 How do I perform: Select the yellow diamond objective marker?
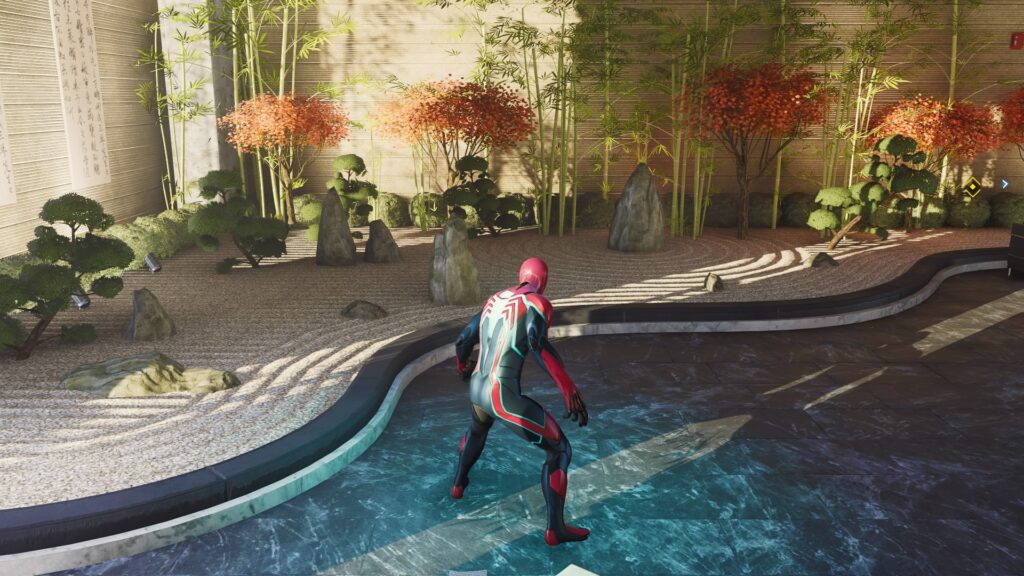click(971, 186)
